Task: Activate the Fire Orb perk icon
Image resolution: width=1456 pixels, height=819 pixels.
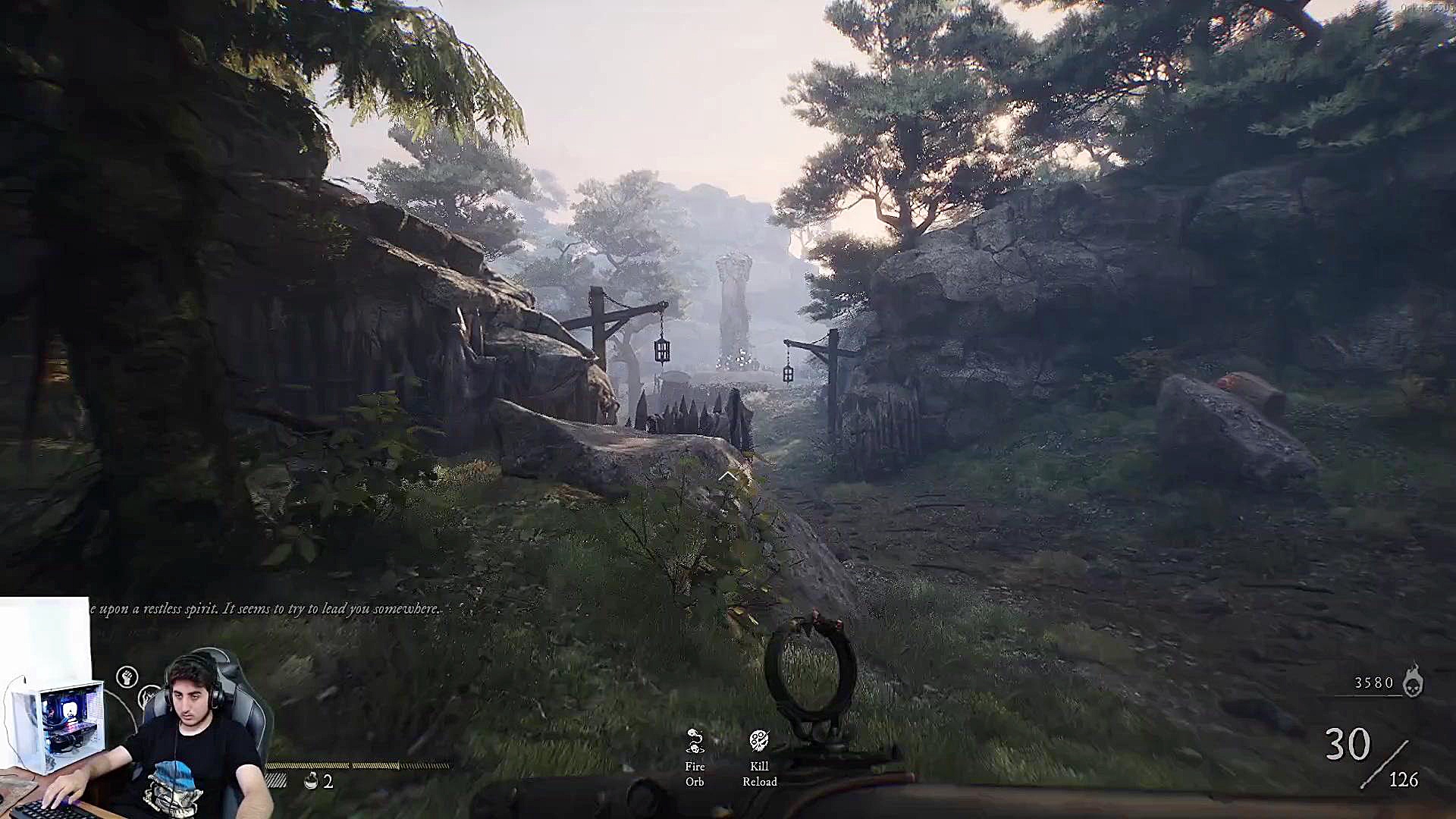Action: click(695, 741)
